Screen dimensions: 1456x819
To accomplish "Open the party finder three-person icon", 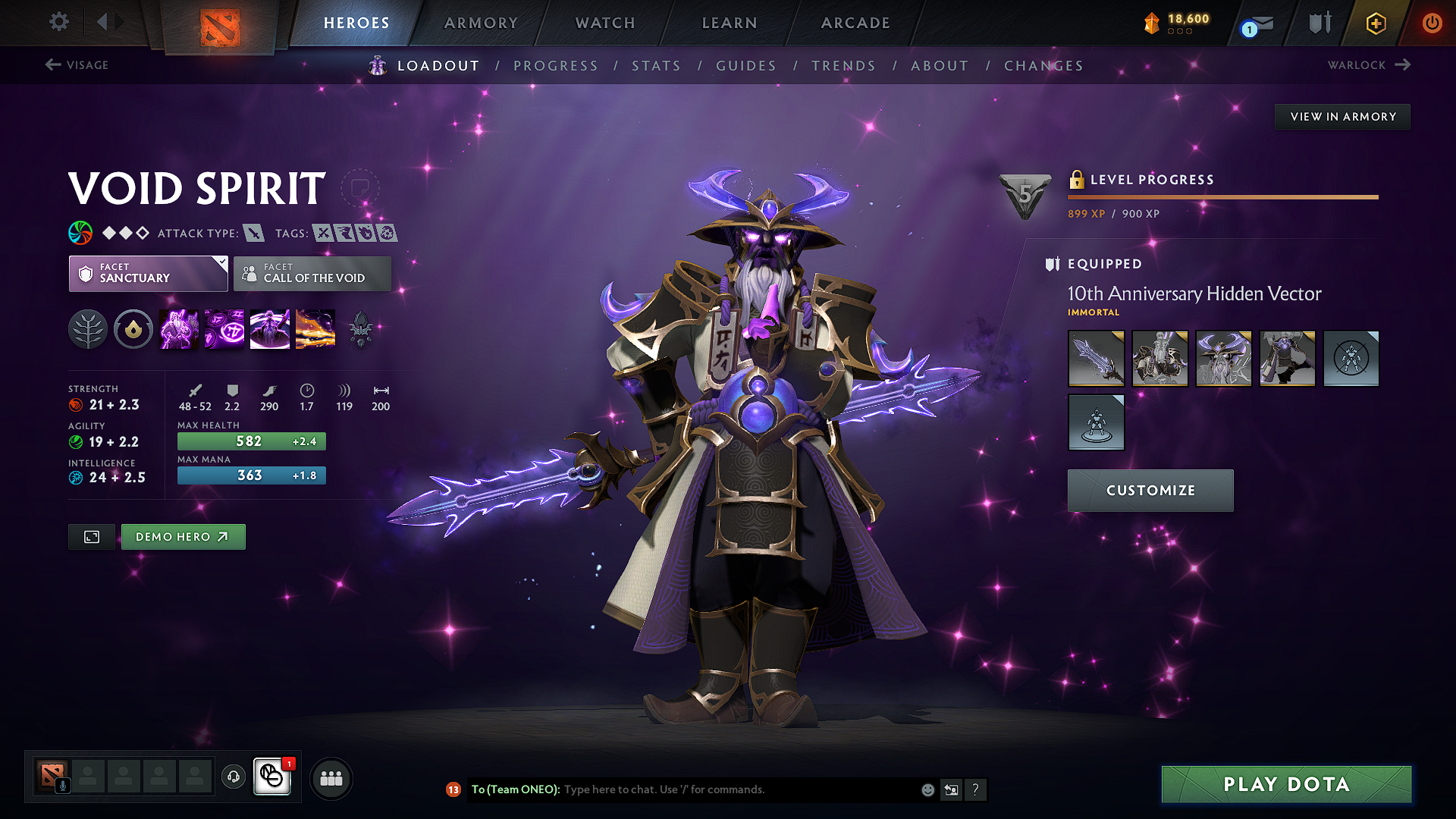I will (331, 777).
